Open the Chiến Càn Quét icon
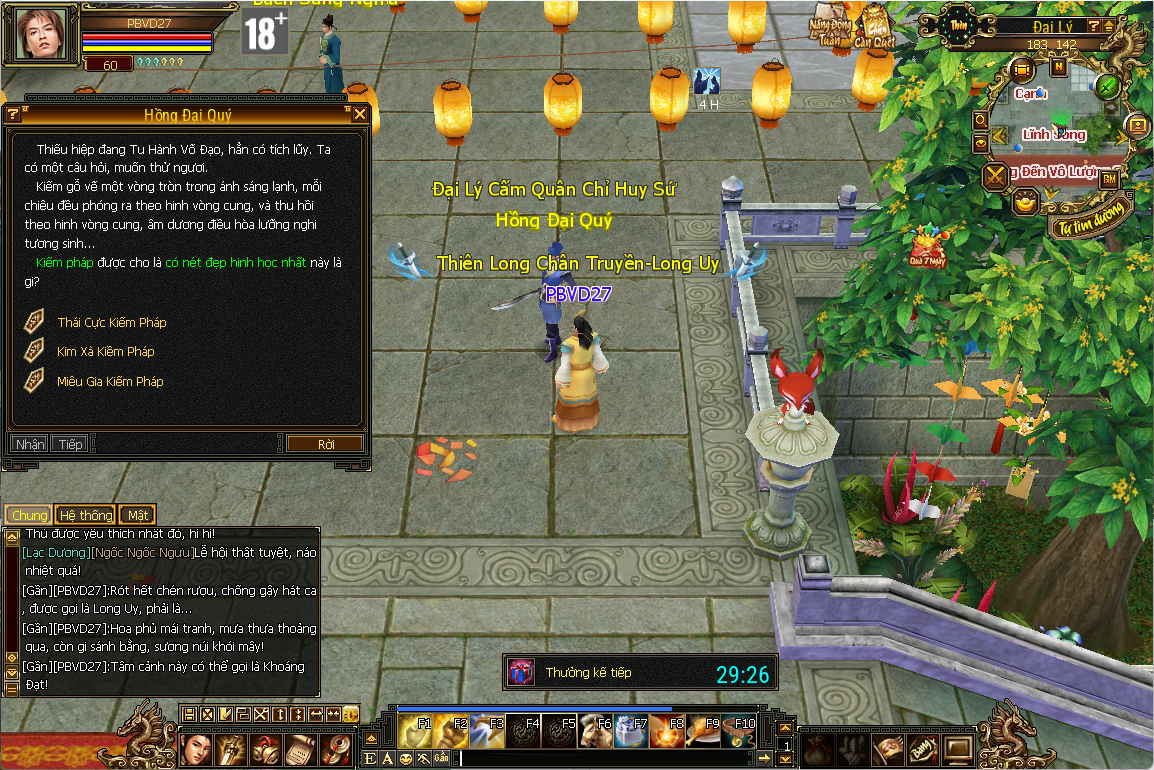The width and height of the screenshot is (1154, 770). point(873,26)
